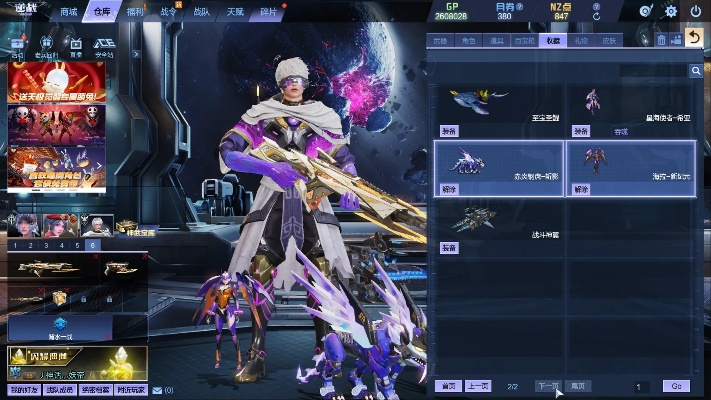Image resolution: width=711 pixels, height=400 pixels.
Task: Go to the 天赋 talent tab
Action: click(235, 12)
